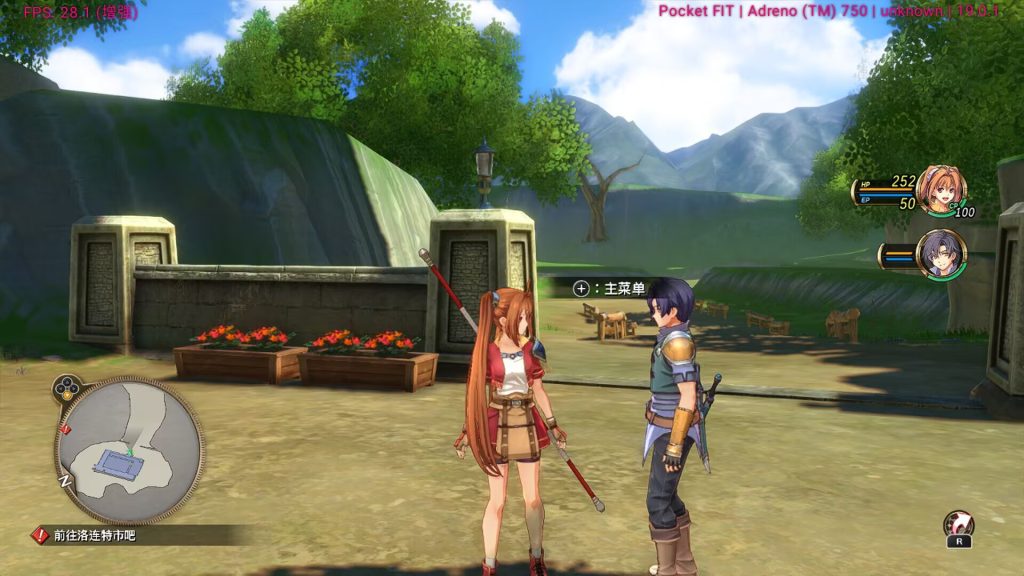Viewport: 1024px width, 576px height.
Task: Click the red quest marker on minimap edge
Action: (66, 429)
